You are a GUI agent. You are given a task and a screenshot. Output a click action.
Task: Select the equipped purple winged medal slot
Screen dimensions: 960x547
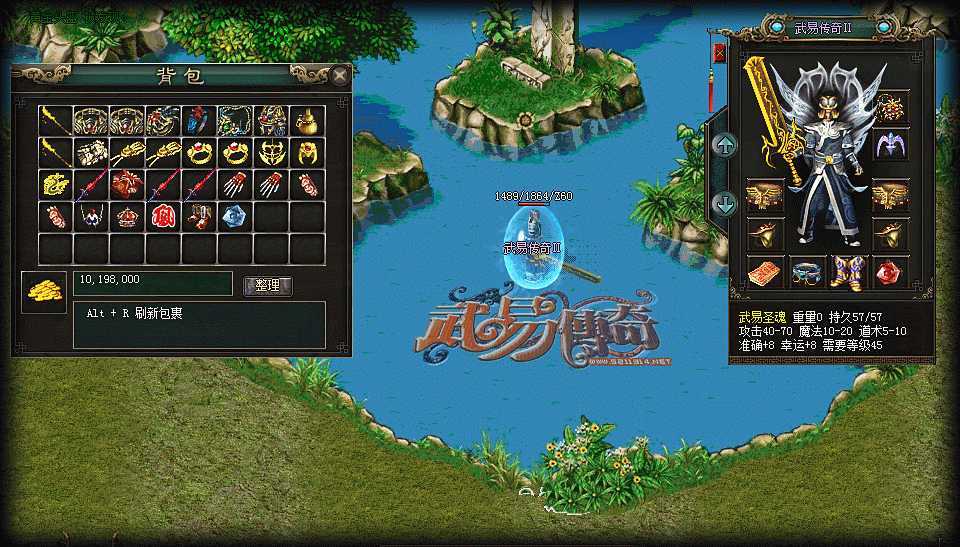pos(889,144)
